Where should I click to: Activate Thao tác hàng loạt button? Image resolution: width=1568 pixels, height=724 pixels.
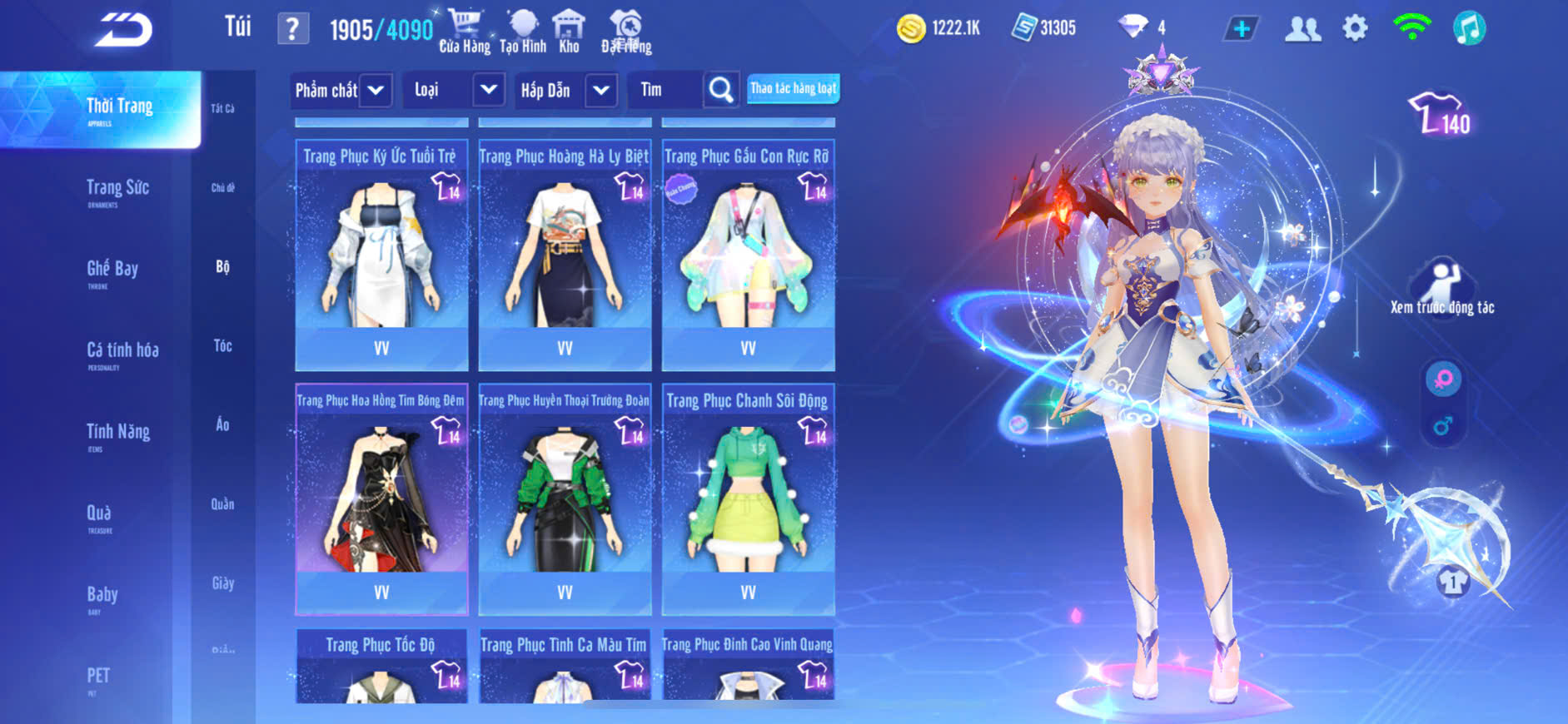tap(793, 88)
